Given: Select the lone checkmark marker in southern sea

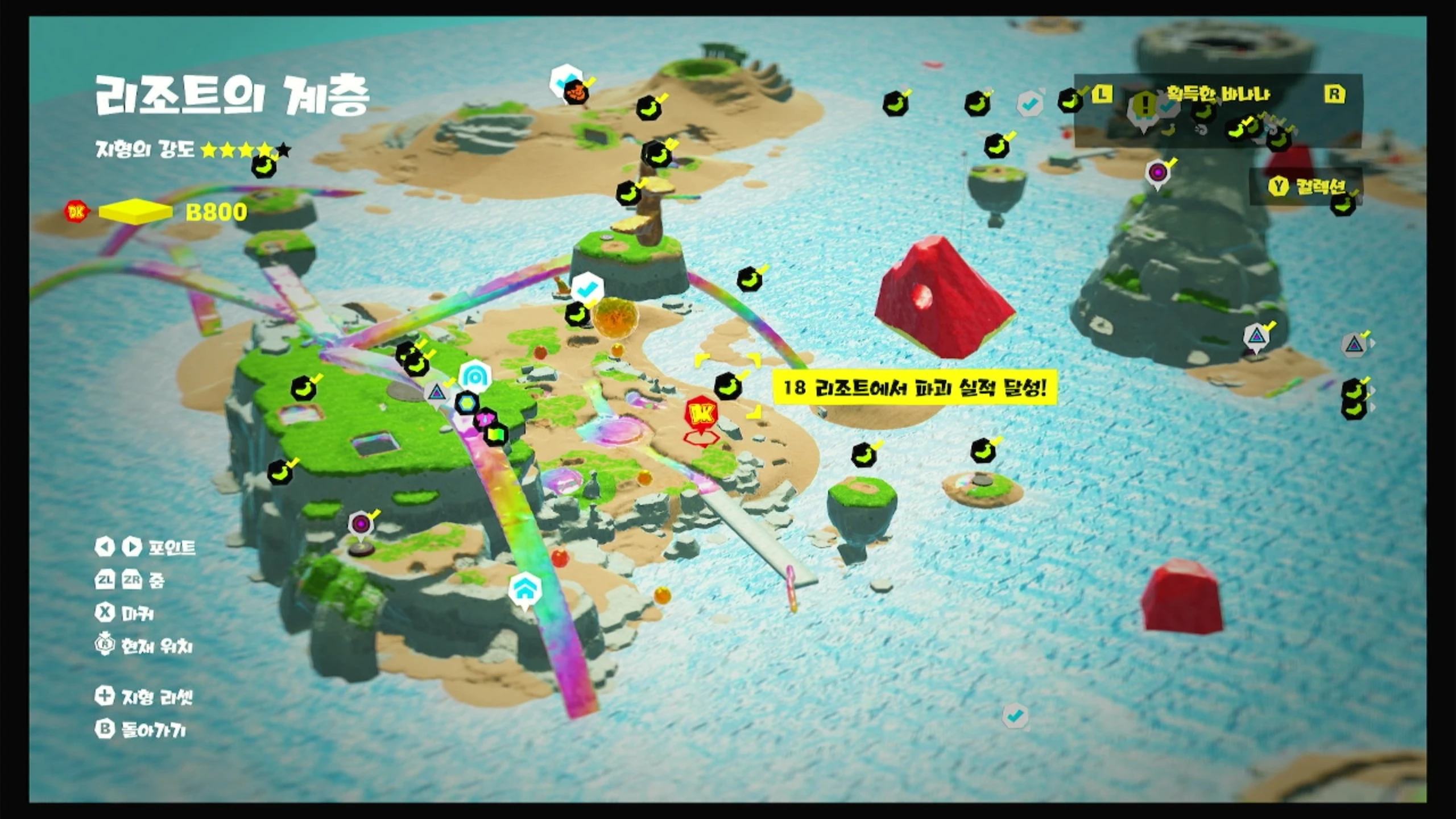Looking at the screenshot, I should (1015, 716).
